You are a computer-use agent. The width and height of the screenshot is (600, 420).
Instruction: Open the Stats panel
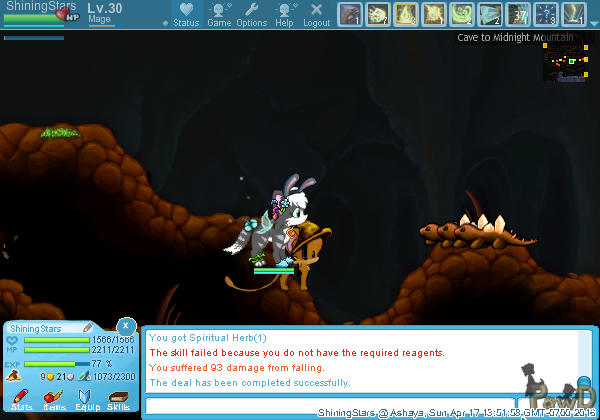tap(21, 399)
